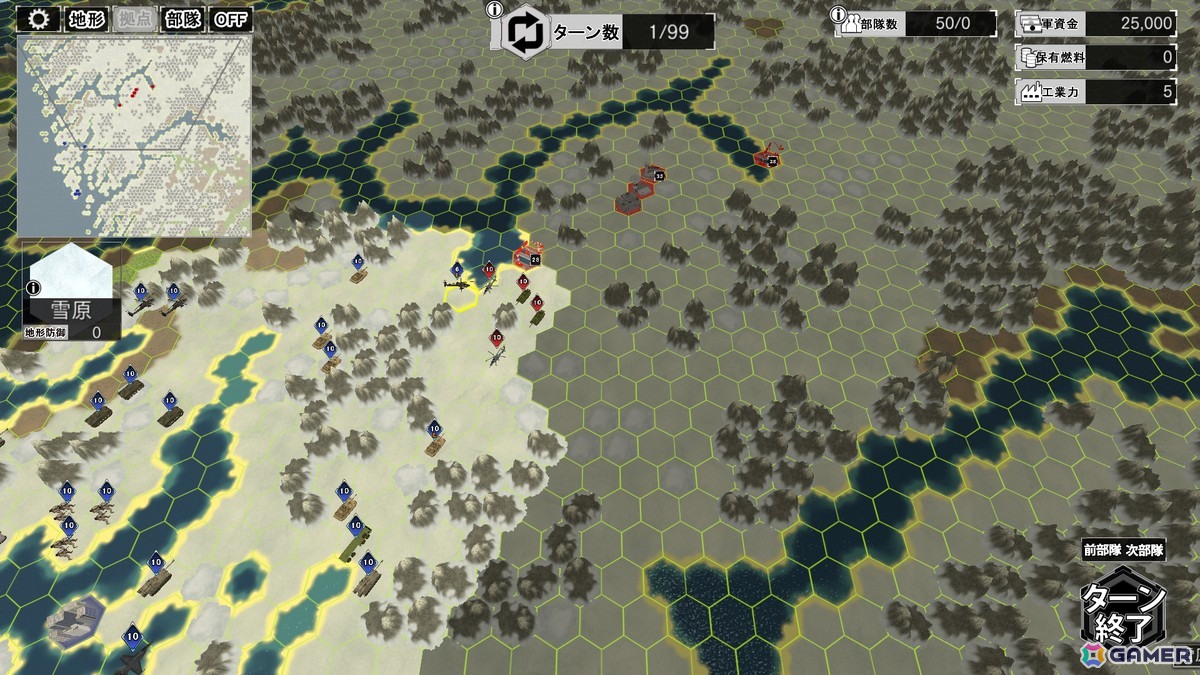Select the next unit with 次部隊
This screenshot has width=1200, height=675.
[1146, 549]
